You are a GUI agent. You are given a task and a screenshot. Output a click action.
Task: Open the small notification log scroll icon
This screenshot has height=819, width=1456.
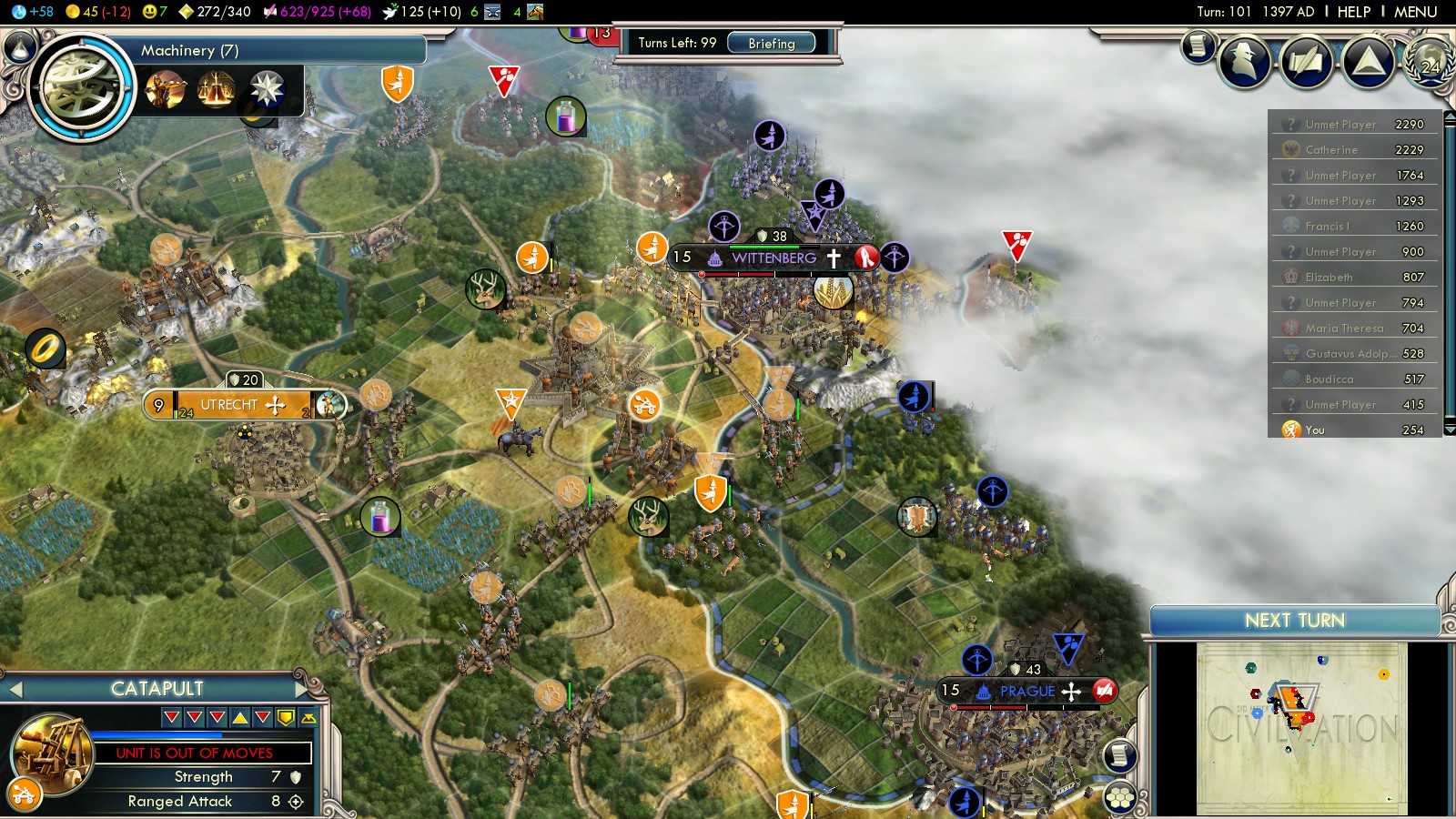tap(1198, 45)
